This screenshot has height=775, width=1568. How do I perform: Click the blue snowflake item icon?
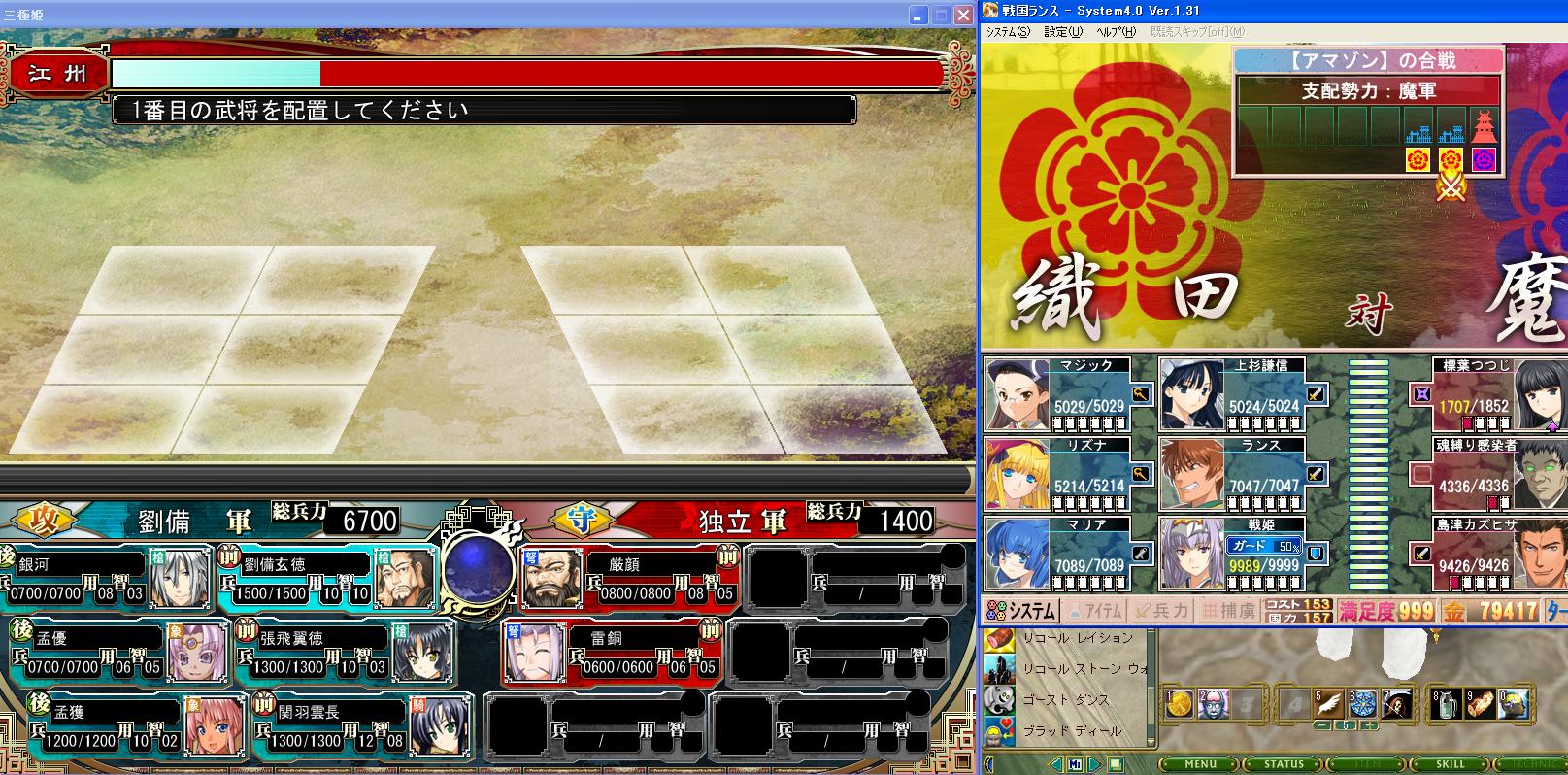[1363, 702]
